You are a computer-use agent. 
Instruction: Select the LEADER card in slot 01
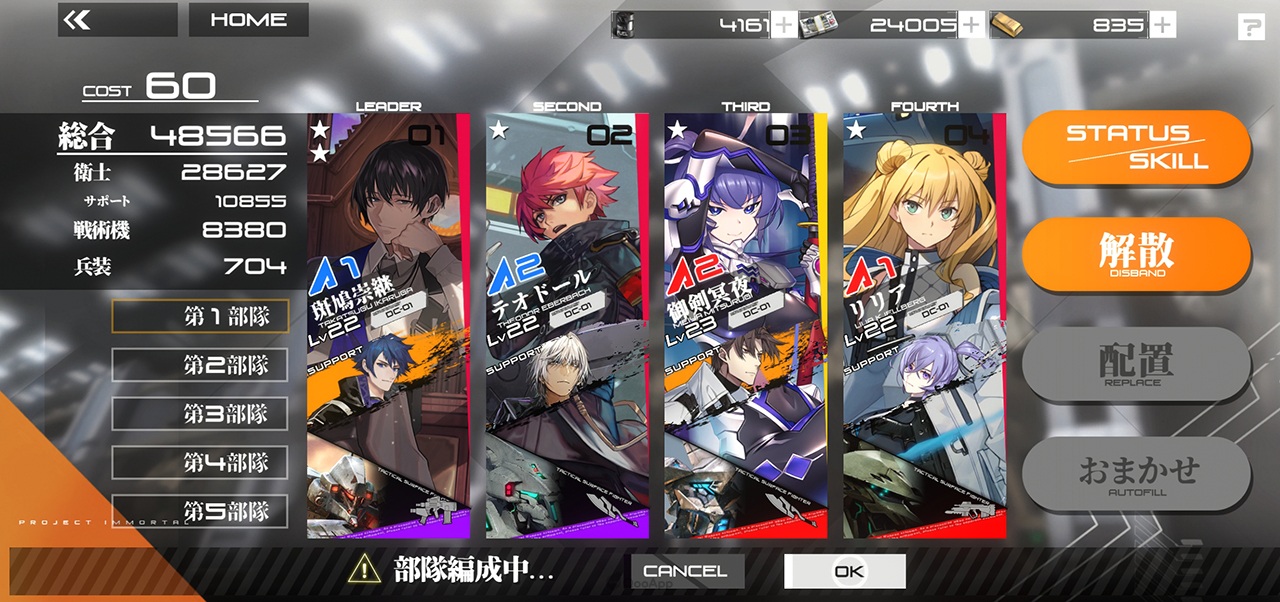point(388,325)
